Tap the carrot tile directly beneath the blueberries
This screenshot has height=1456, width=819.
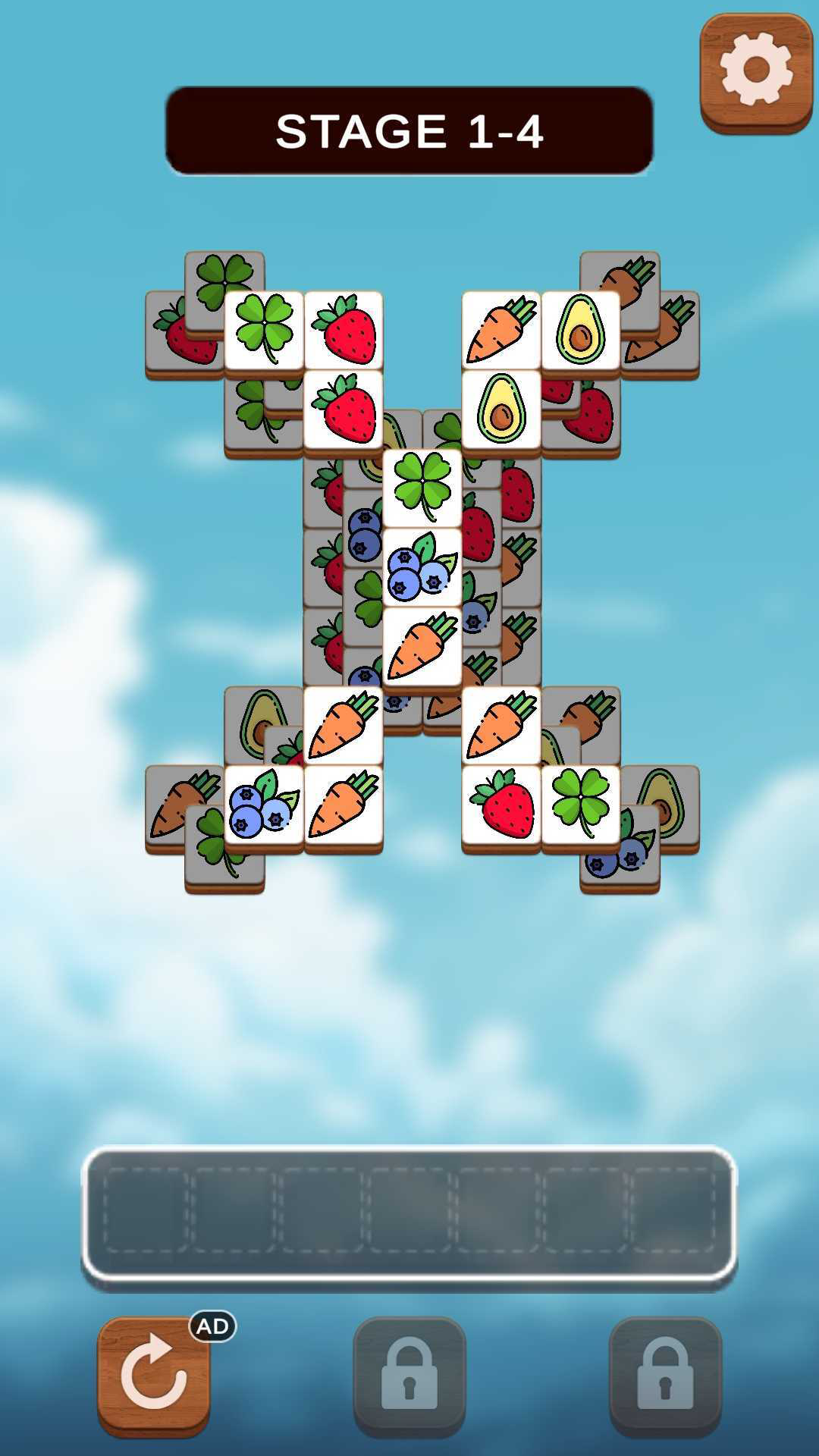422,645
